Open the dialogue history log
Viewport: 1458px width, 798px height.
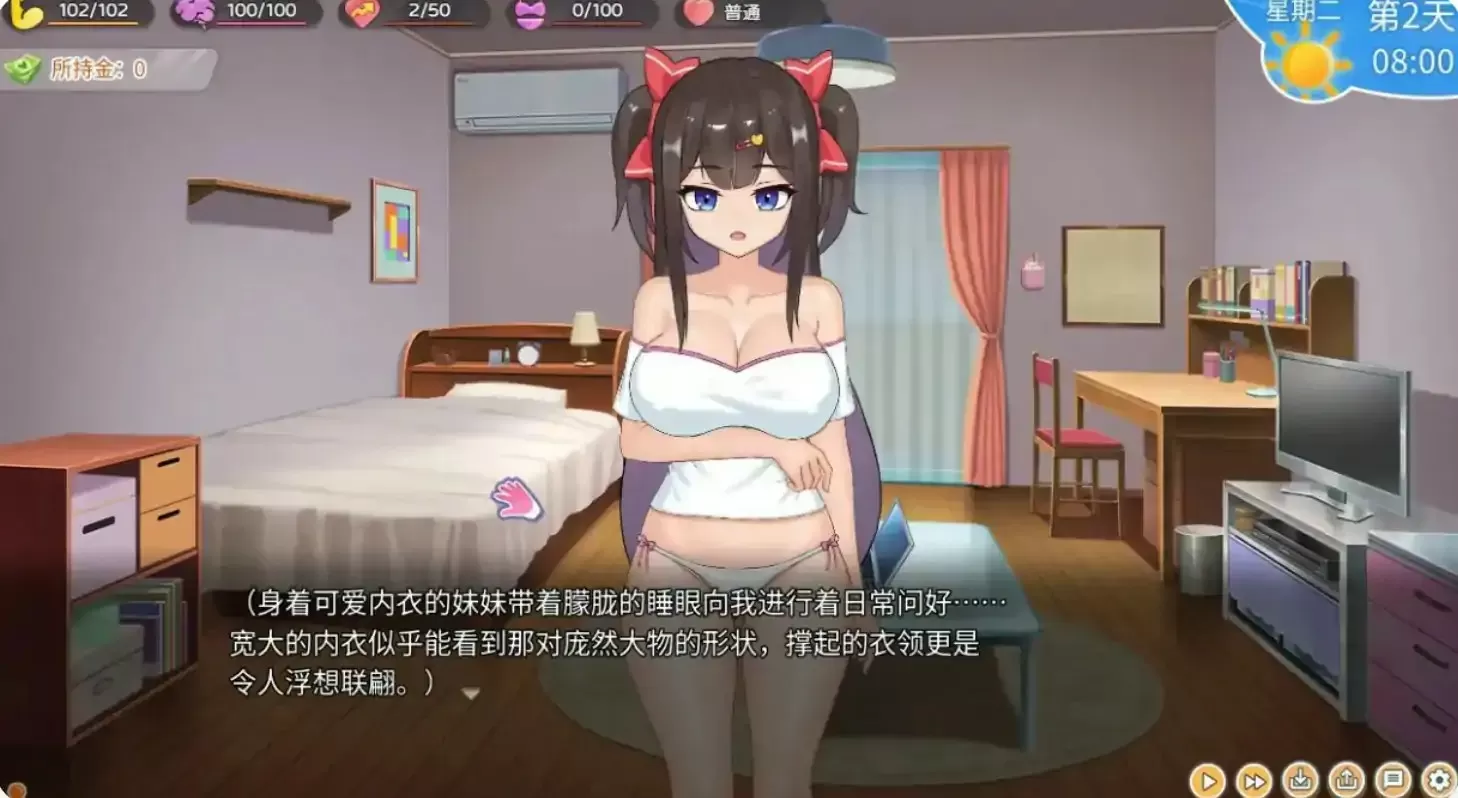(1392, 779)
